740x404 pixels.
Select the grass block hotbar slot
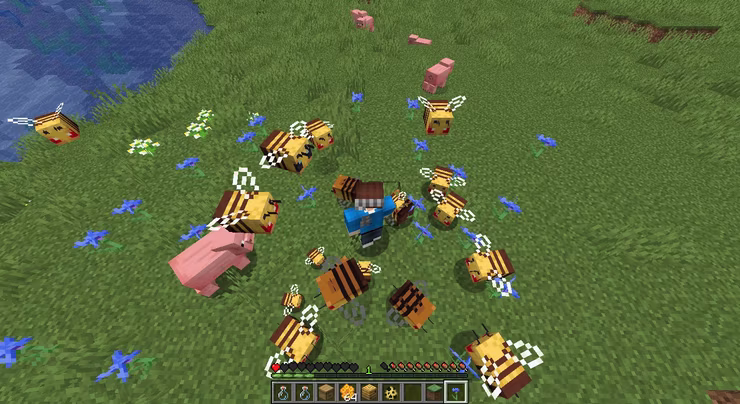pos(434,392)
